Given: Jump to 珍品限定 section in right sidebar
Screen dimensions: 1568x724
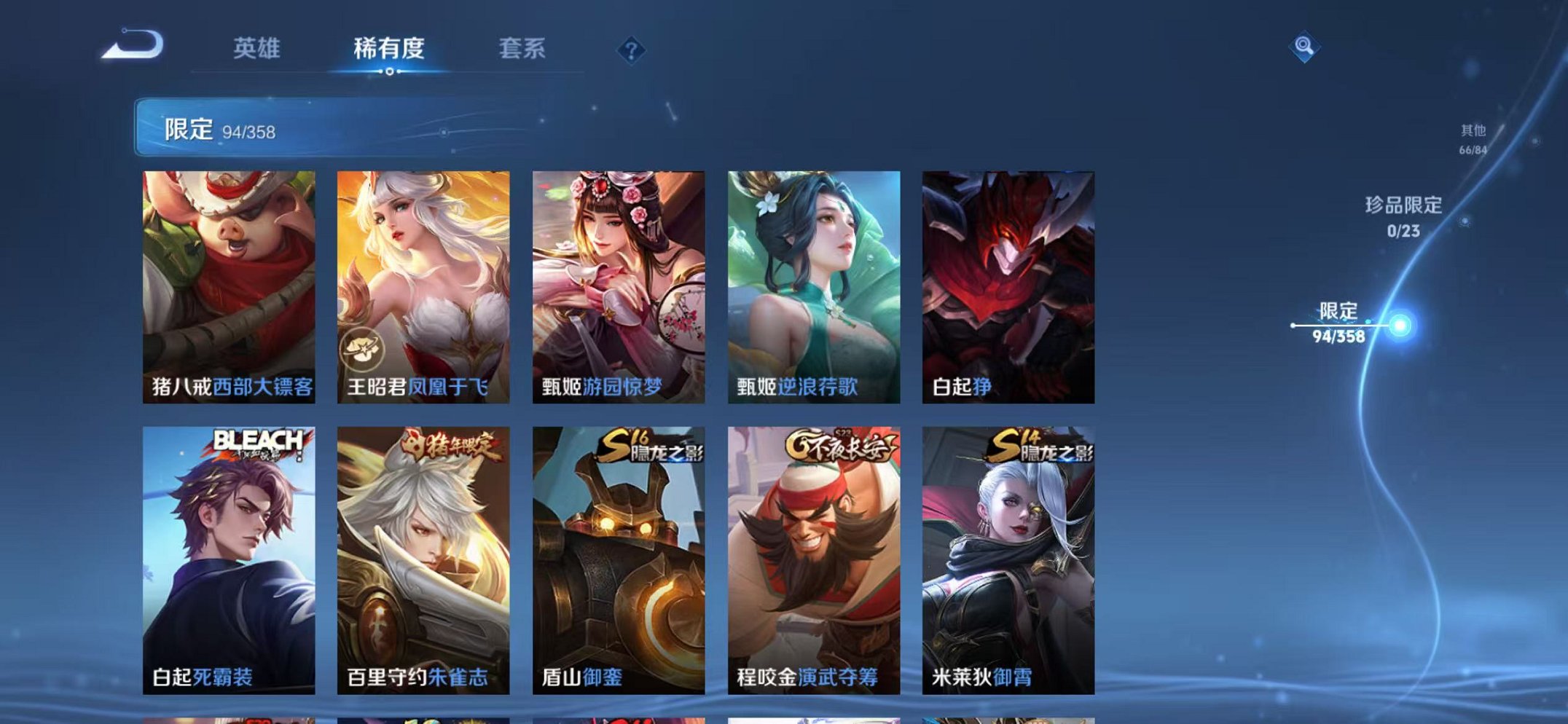Looking at the screenshot, I should pos(1404,216).
